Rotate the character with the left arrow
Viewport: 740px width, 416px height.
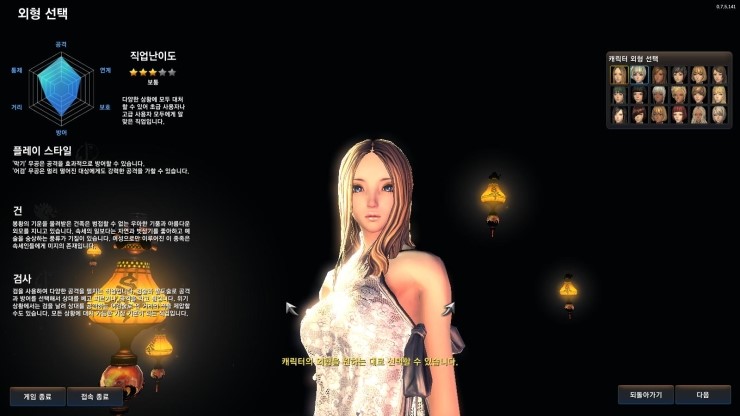point(292,308)
